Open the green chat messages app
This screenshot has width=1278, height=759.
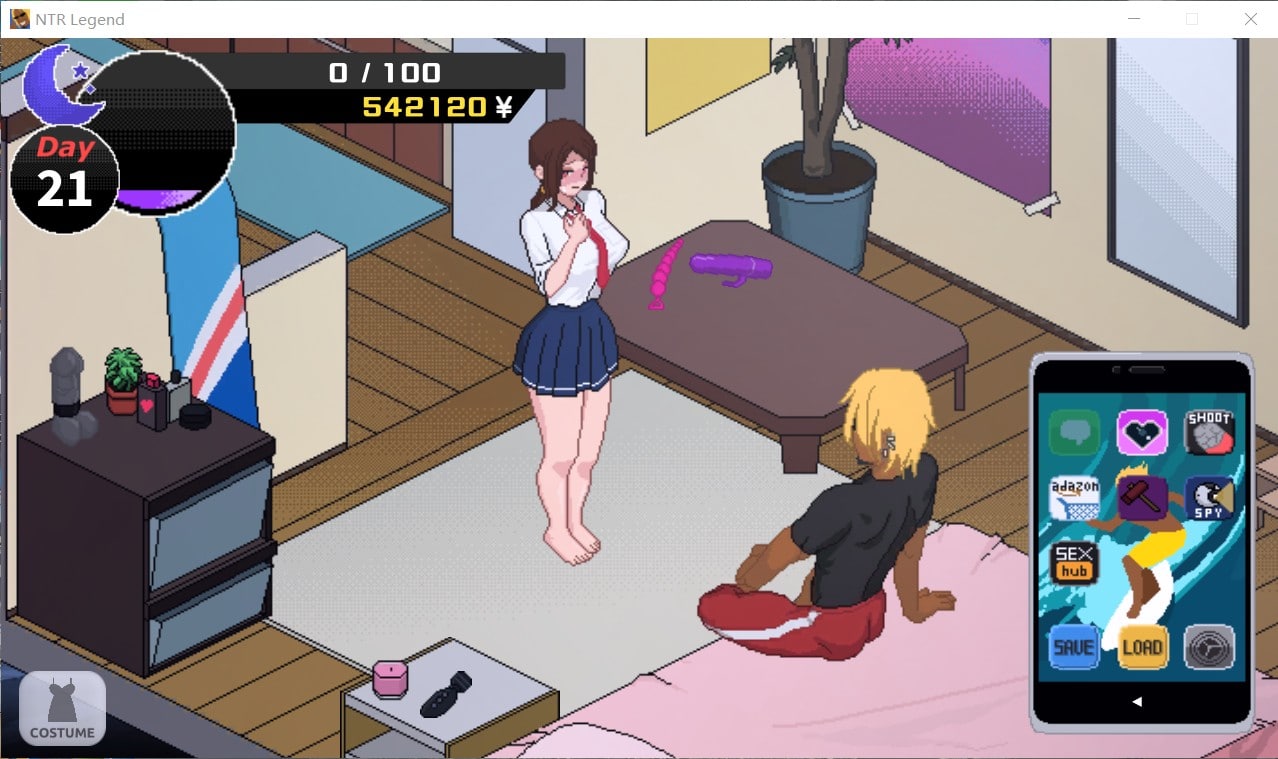[1074, 434]
